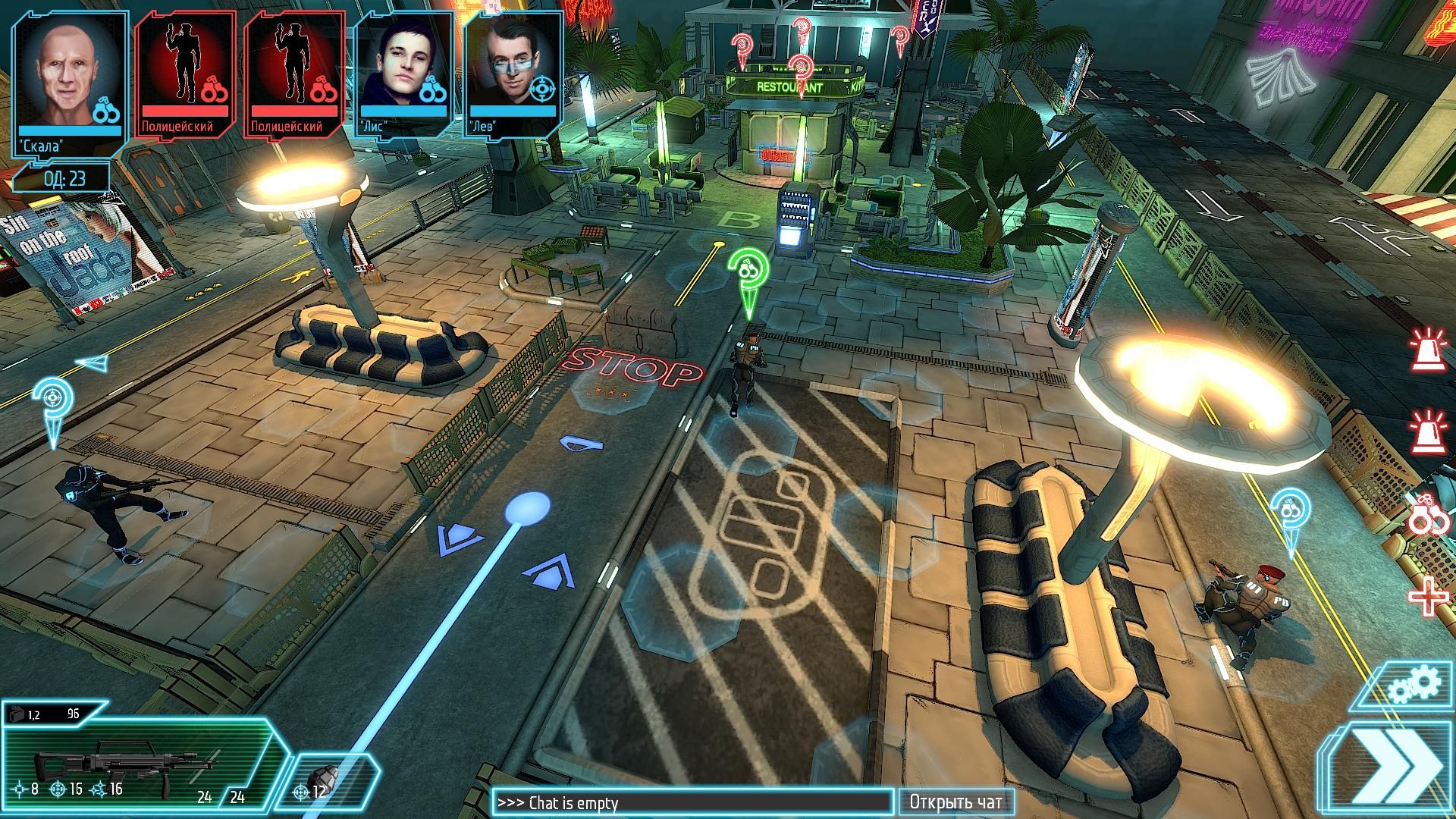Click the chat message input field
Viewport: 1456px width, 819px height.
(x=692, y=802)
